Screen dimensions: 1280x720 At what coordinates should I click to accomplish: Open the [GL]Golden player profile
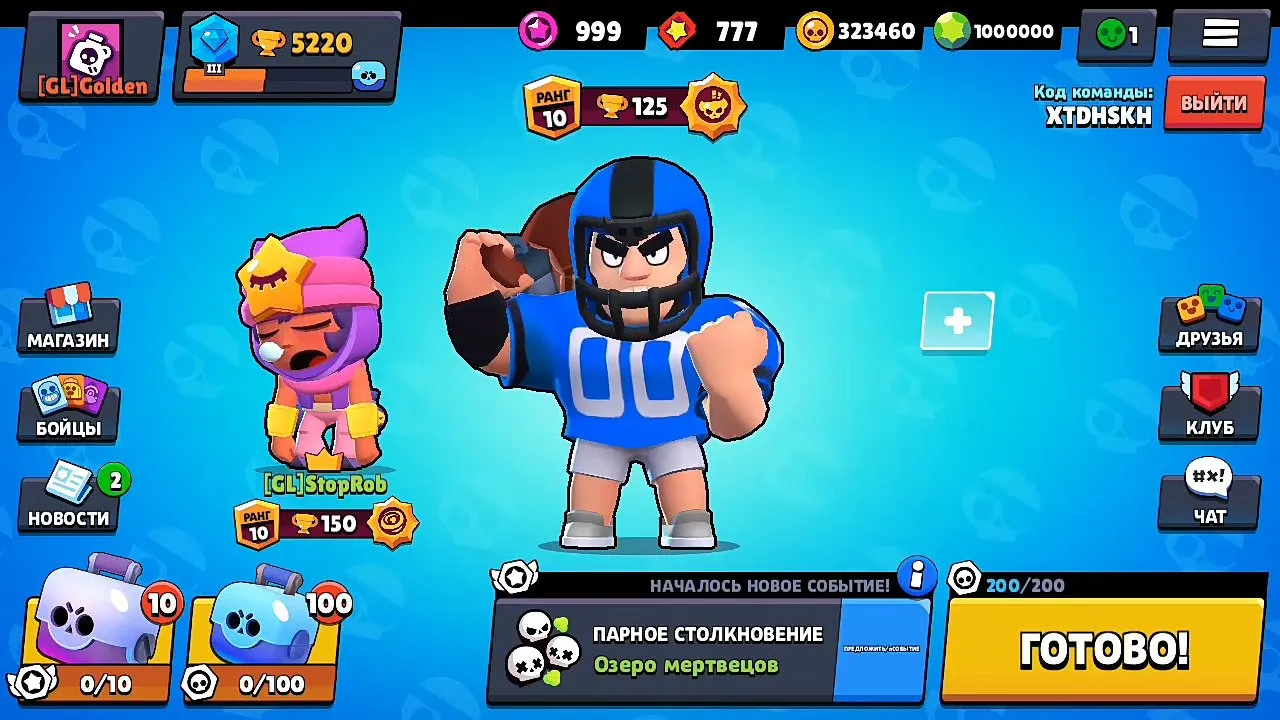pyautogui.click(x=90, y=55)
